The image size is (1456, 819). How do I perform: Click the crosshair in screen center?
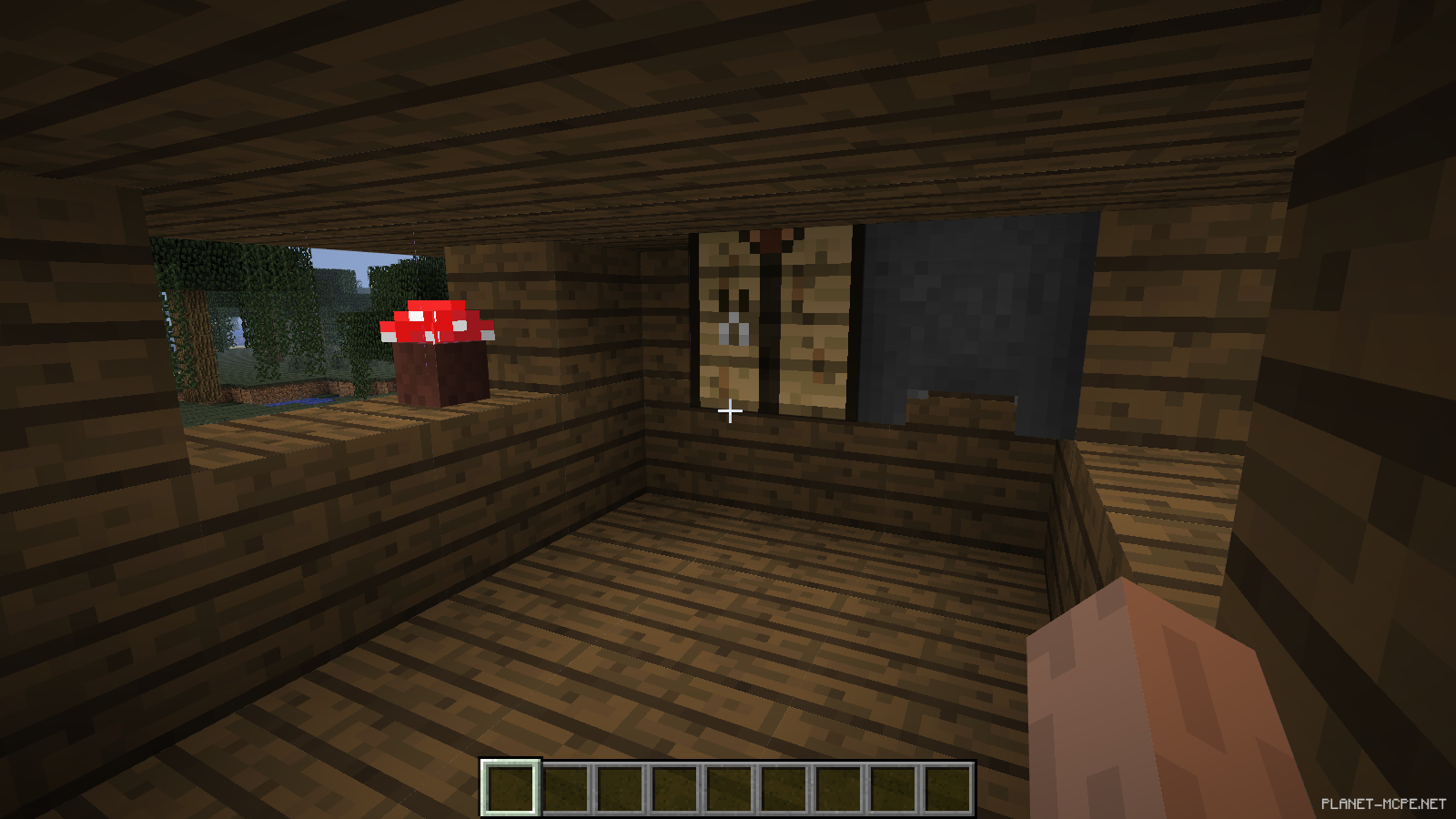728,411
